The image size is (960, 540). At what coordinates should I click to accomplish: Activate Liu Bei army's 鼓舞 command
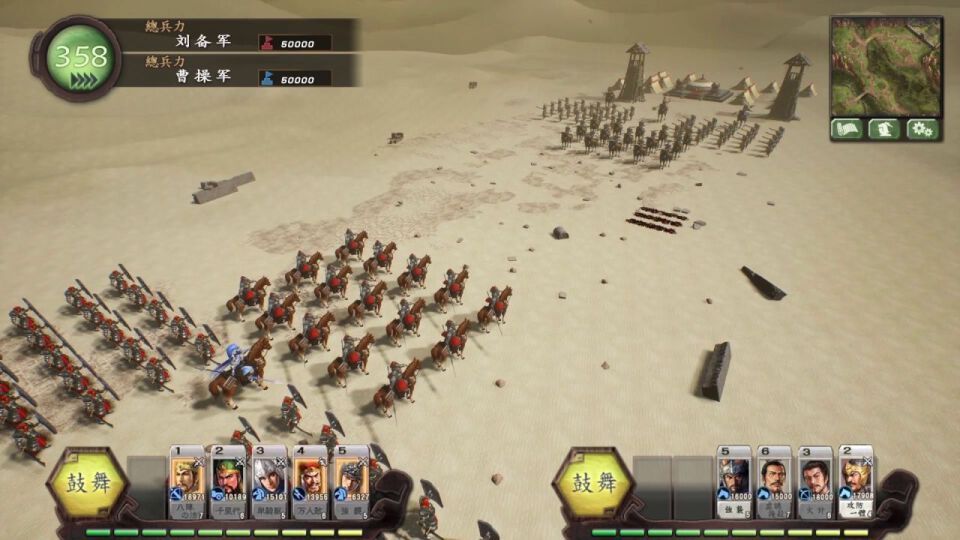87,483
